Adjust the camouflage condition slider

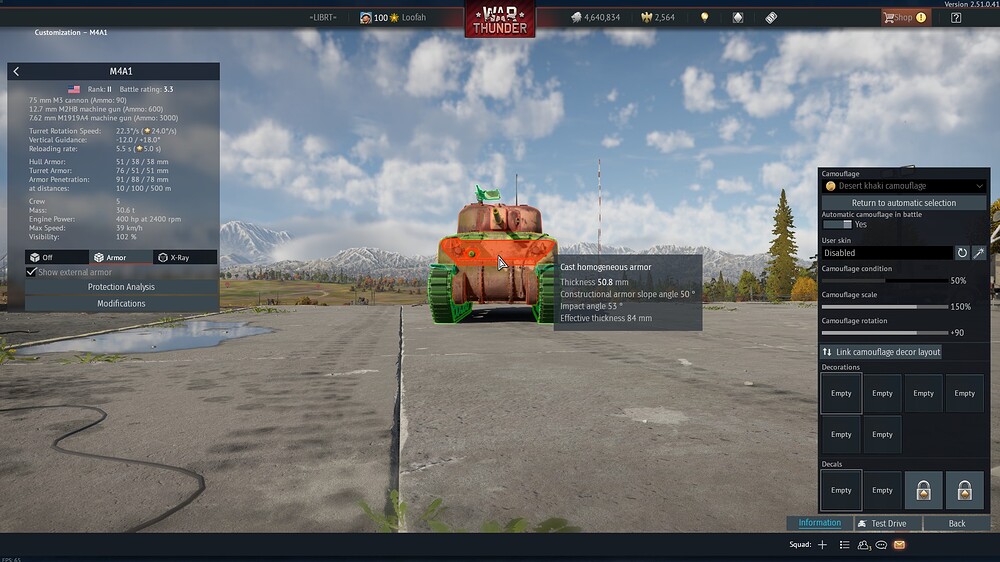coord(884,281)
